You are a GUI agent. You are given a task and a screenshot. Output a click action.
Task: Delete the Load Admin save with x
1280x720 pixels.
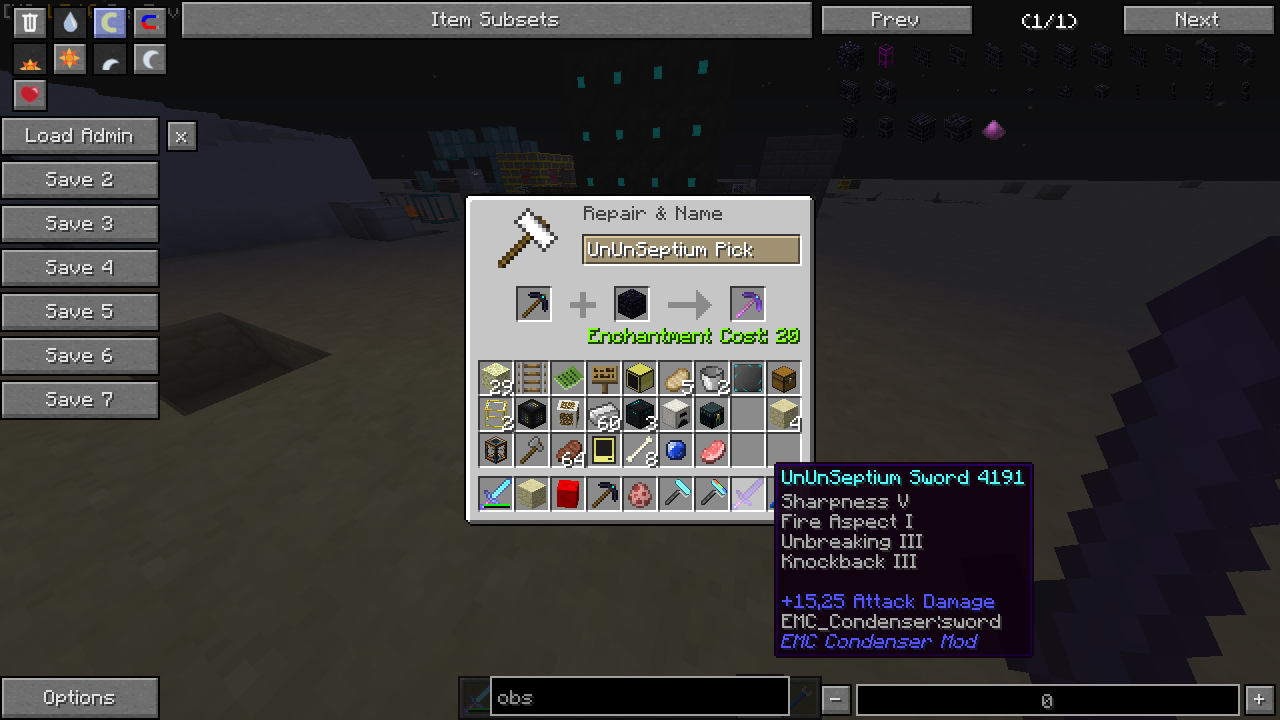point(181,137)
